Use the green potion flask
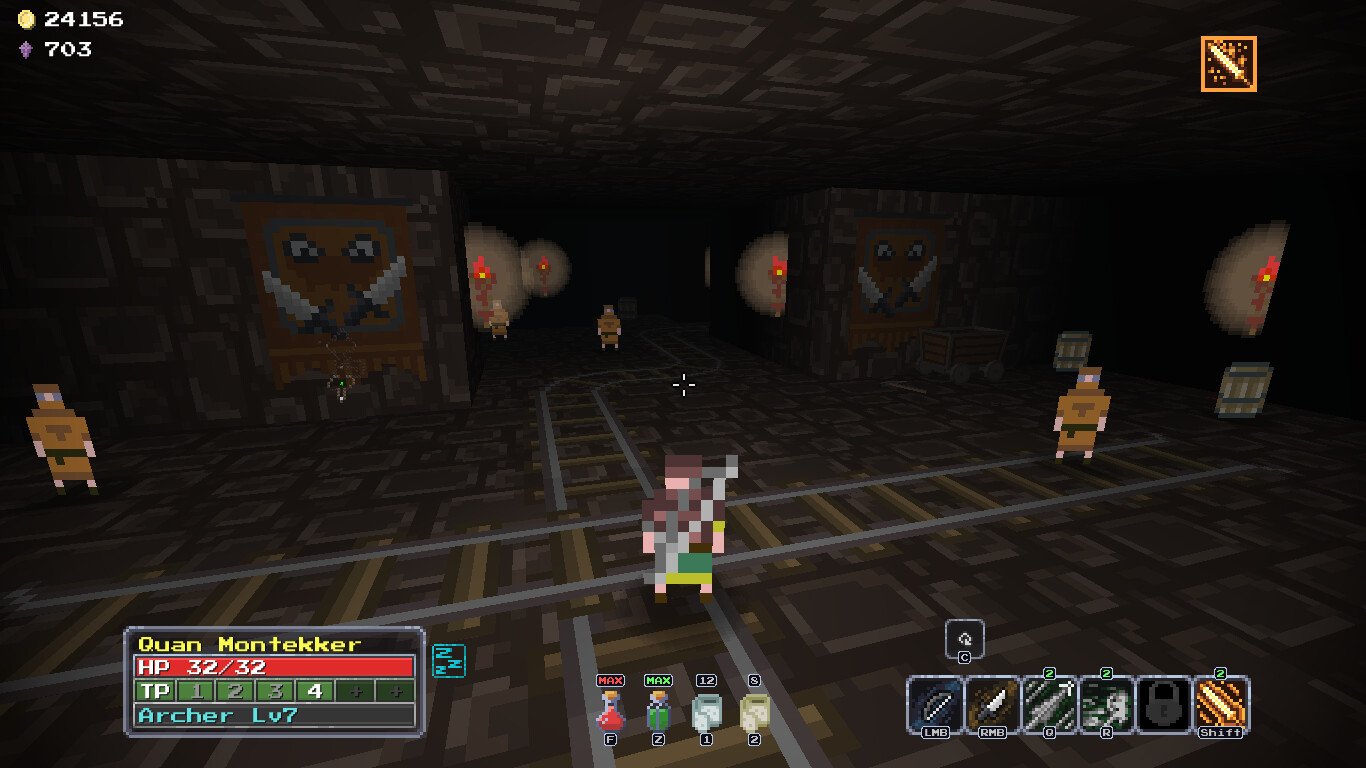 pyautogui.click(x=658, y=710)
